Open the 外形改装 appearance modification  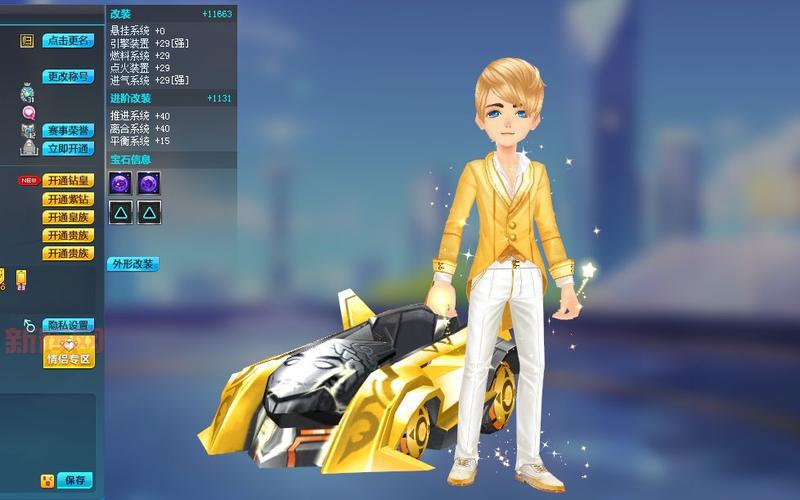coord(133,264)
